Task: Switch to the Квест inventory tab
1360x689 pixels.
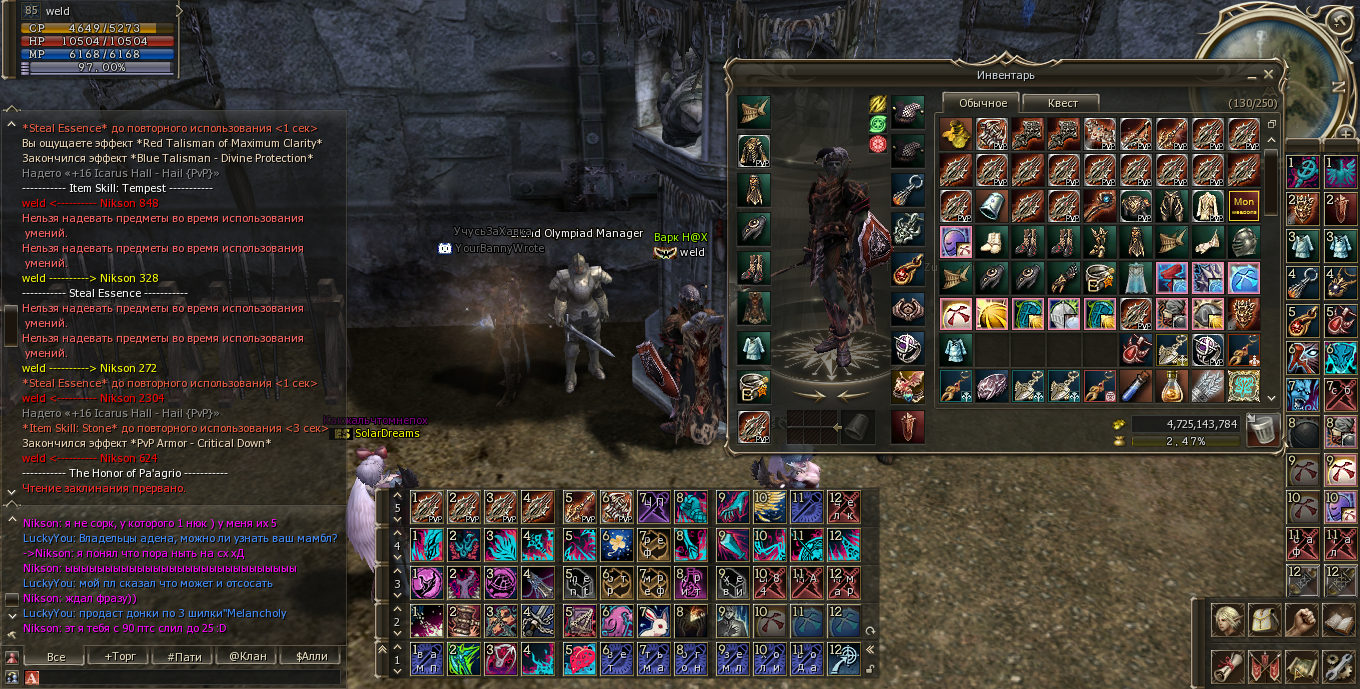Action: 1062,103
